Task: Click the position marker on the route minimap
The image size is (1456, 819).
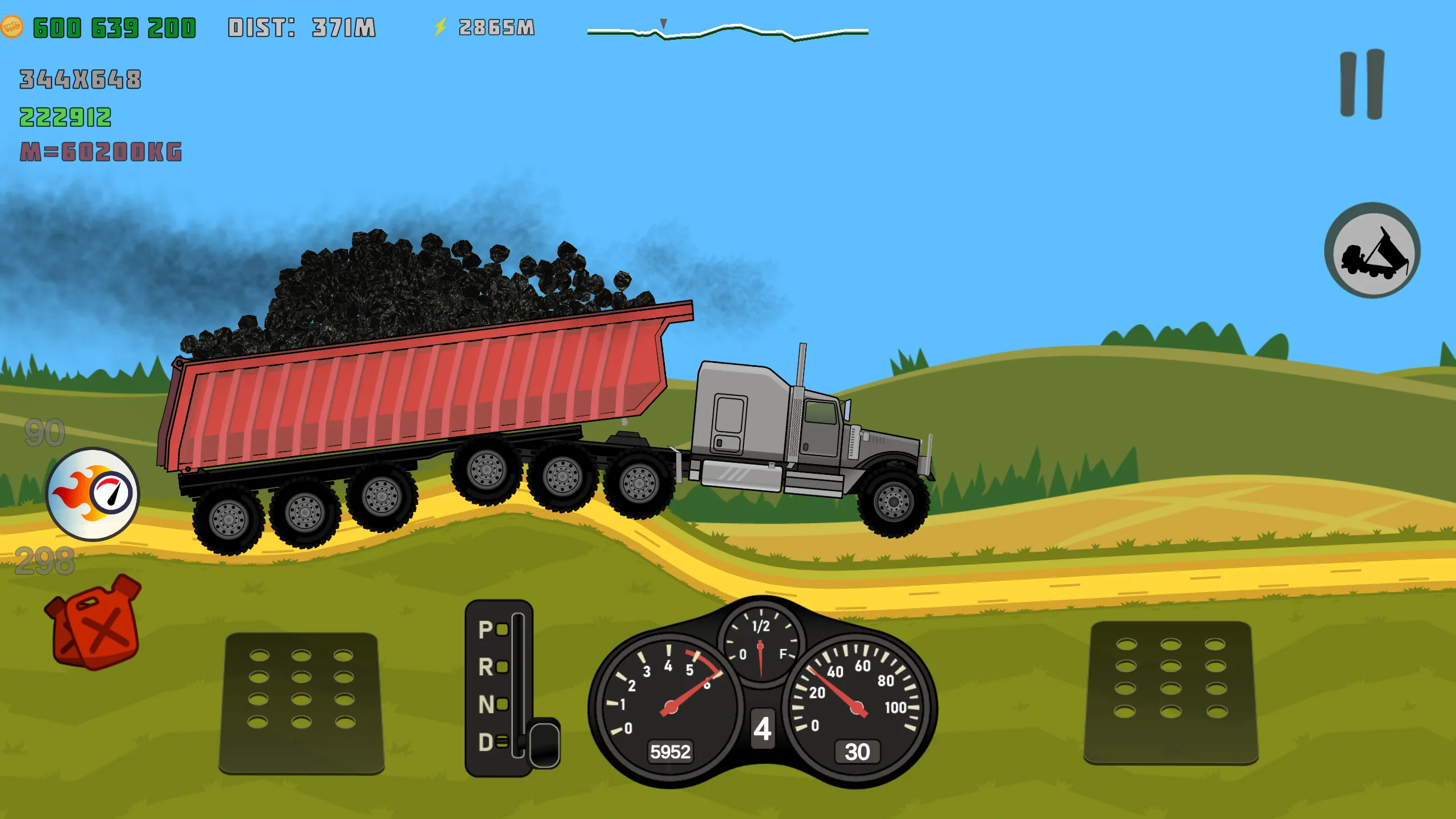Action: click(x=663, y=24)
